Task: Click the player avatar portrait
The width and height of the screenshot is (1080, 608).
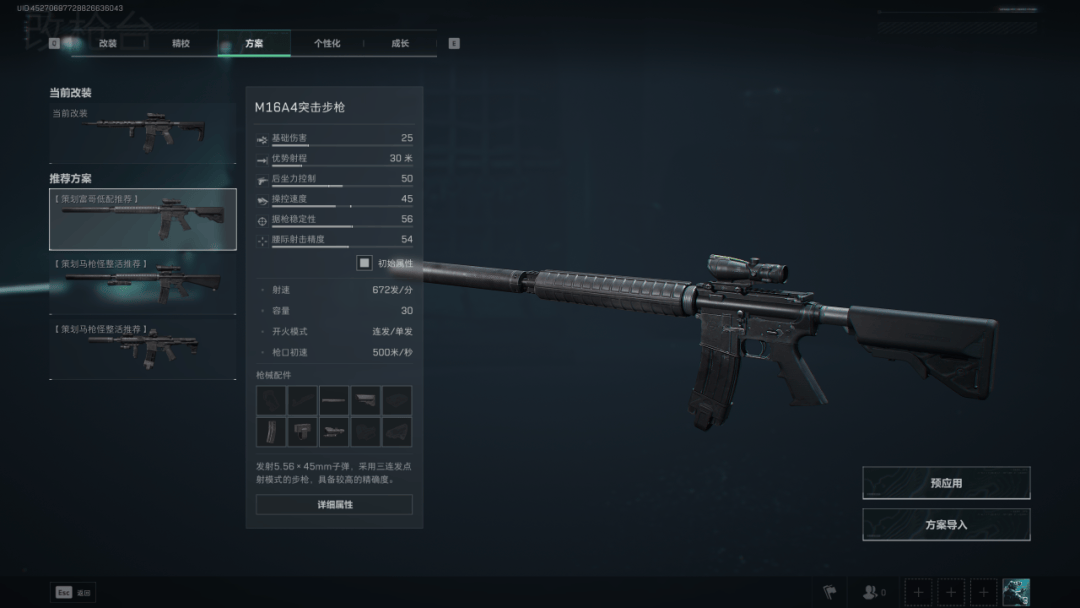Action: coord(1016,592)
